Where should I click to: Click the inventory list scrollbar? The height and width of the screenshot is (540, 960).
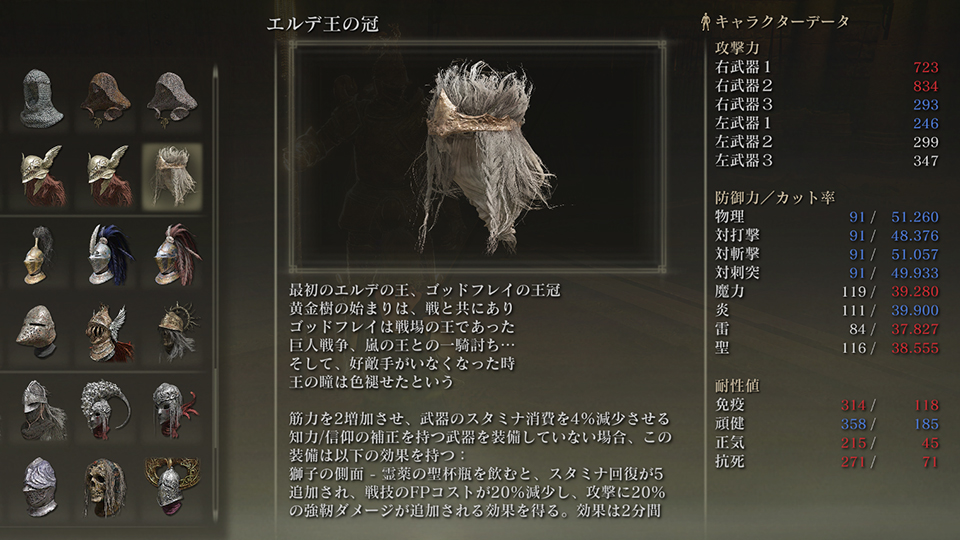pyautogui.click(x=214, y=200)
